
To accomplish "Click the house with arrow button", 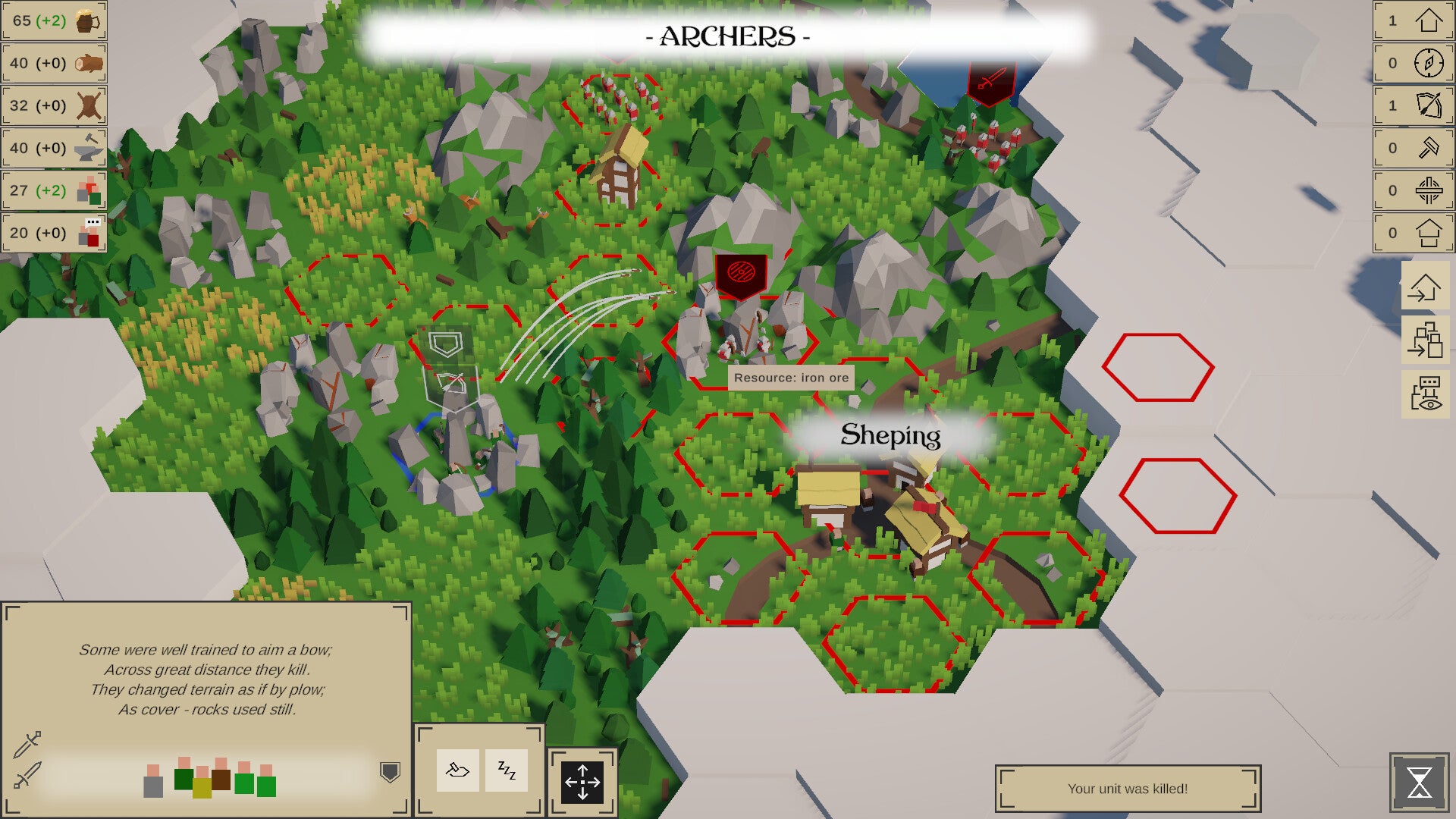I will pyautogui.click(x=1425, y=288).
